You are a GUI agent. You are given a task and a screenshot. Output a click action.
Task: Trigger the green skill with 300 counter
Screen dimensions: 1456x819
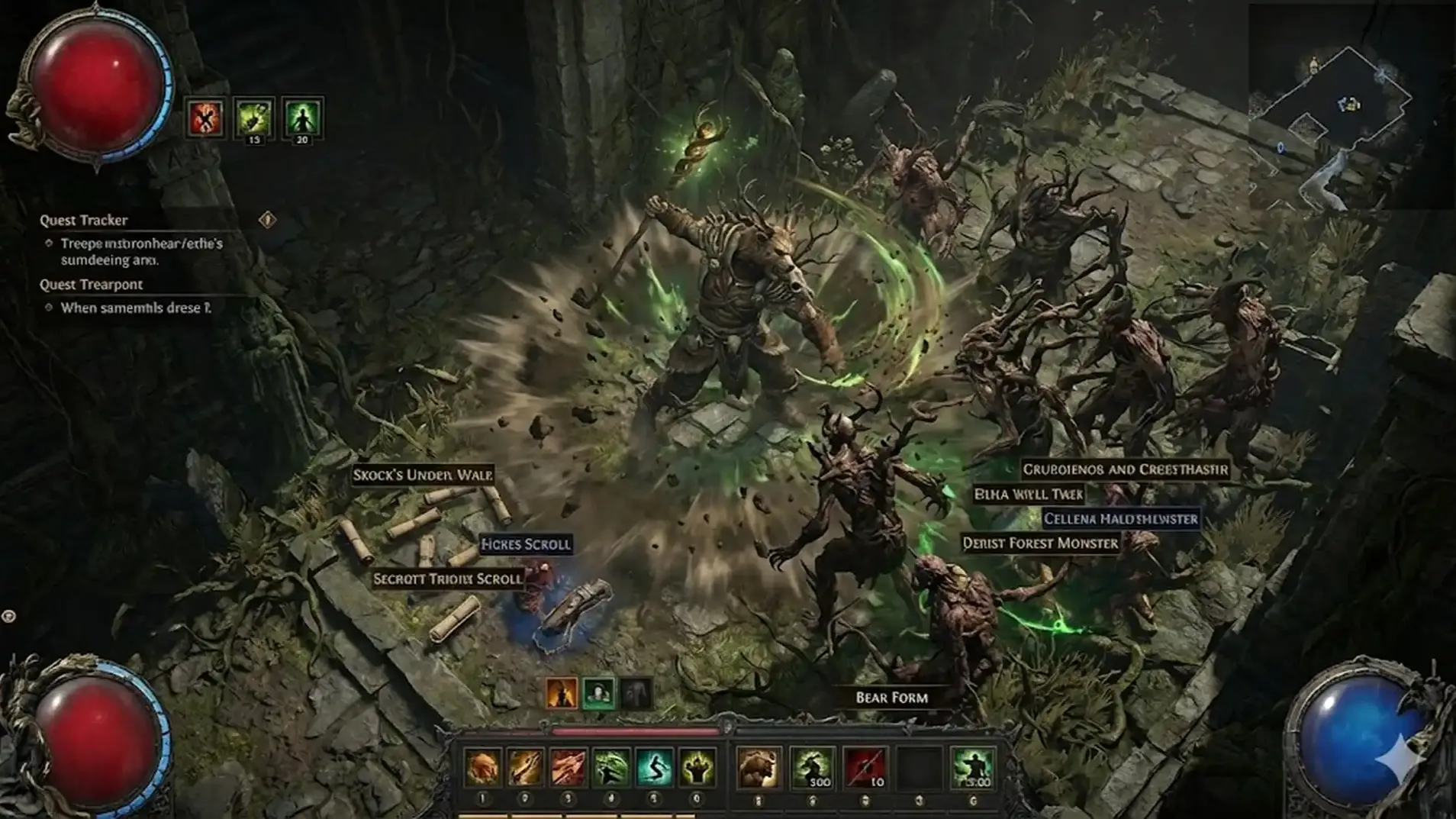point(812,767)
